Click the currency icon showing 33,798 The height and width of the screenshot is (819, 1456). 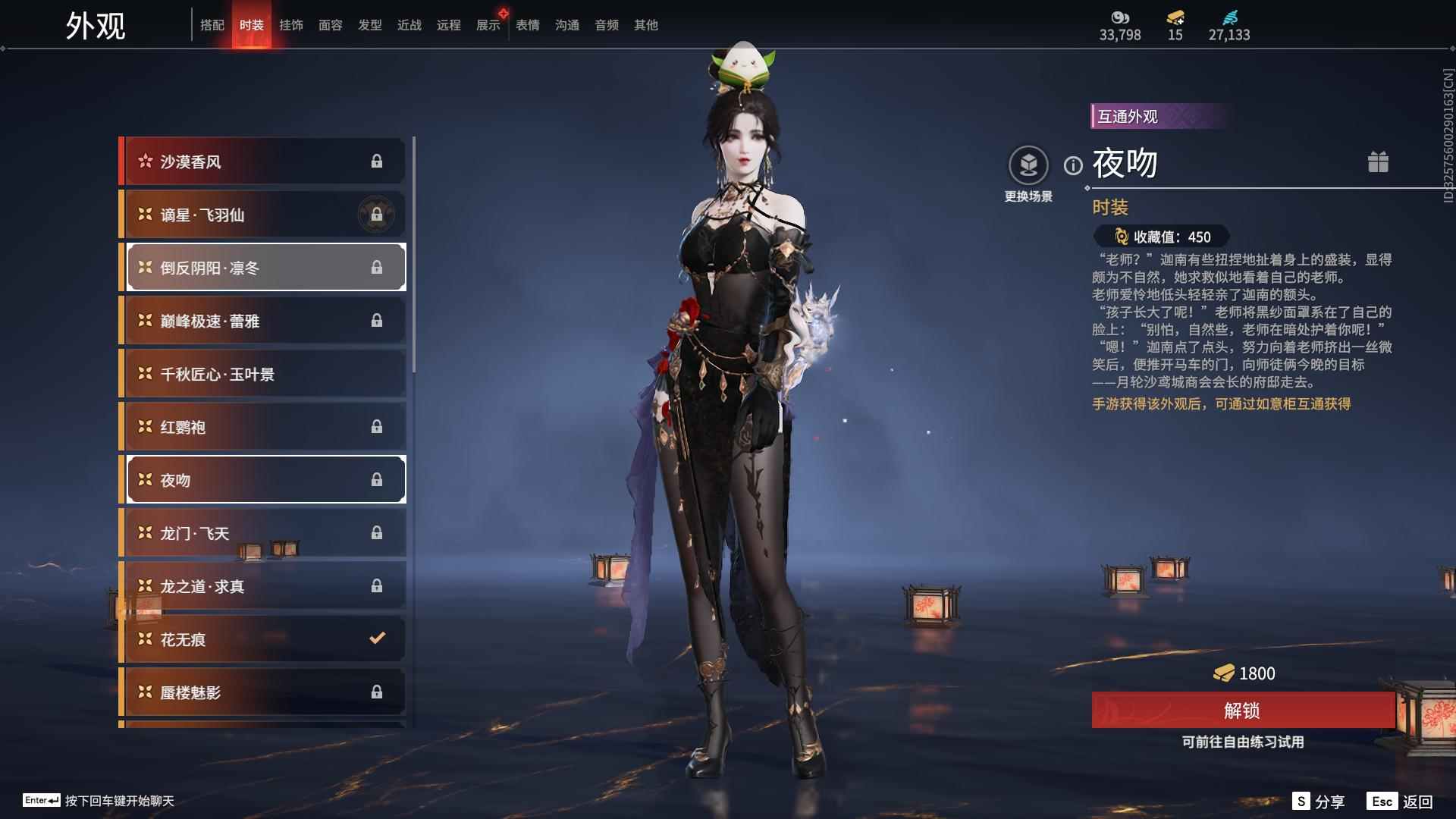pyautogui.click(x=1120, y=18)
